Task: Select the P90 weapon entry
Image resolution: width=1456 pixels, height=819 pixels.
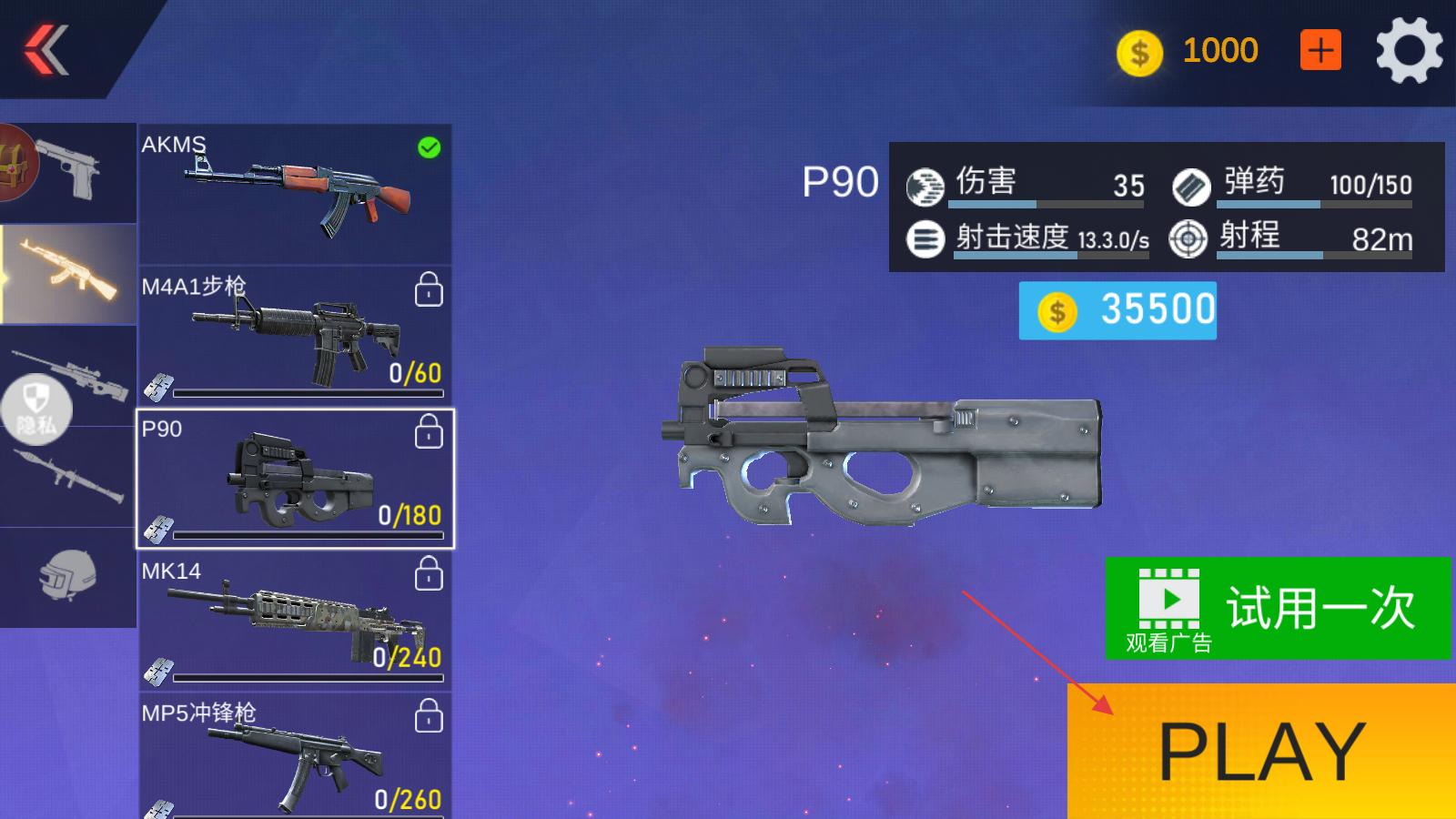Action: pos(295,479)
